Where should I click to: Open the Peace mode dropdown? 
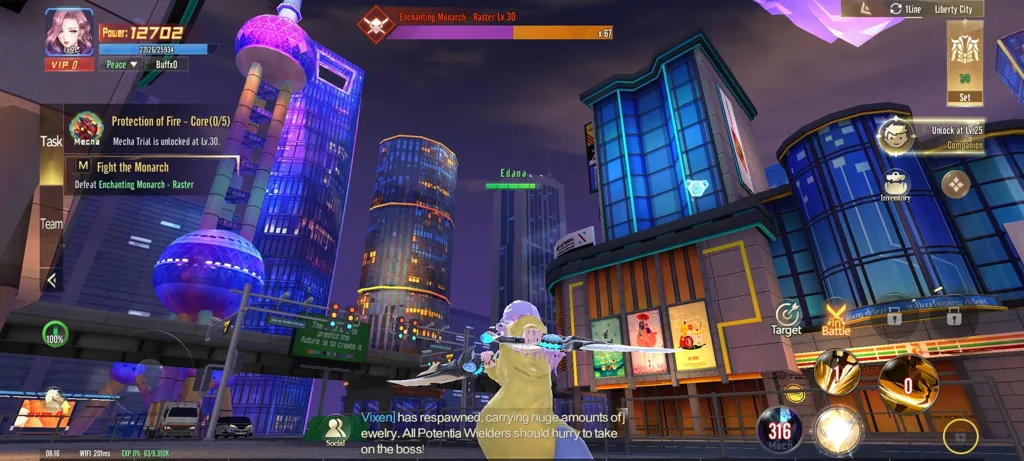(122, 65)
